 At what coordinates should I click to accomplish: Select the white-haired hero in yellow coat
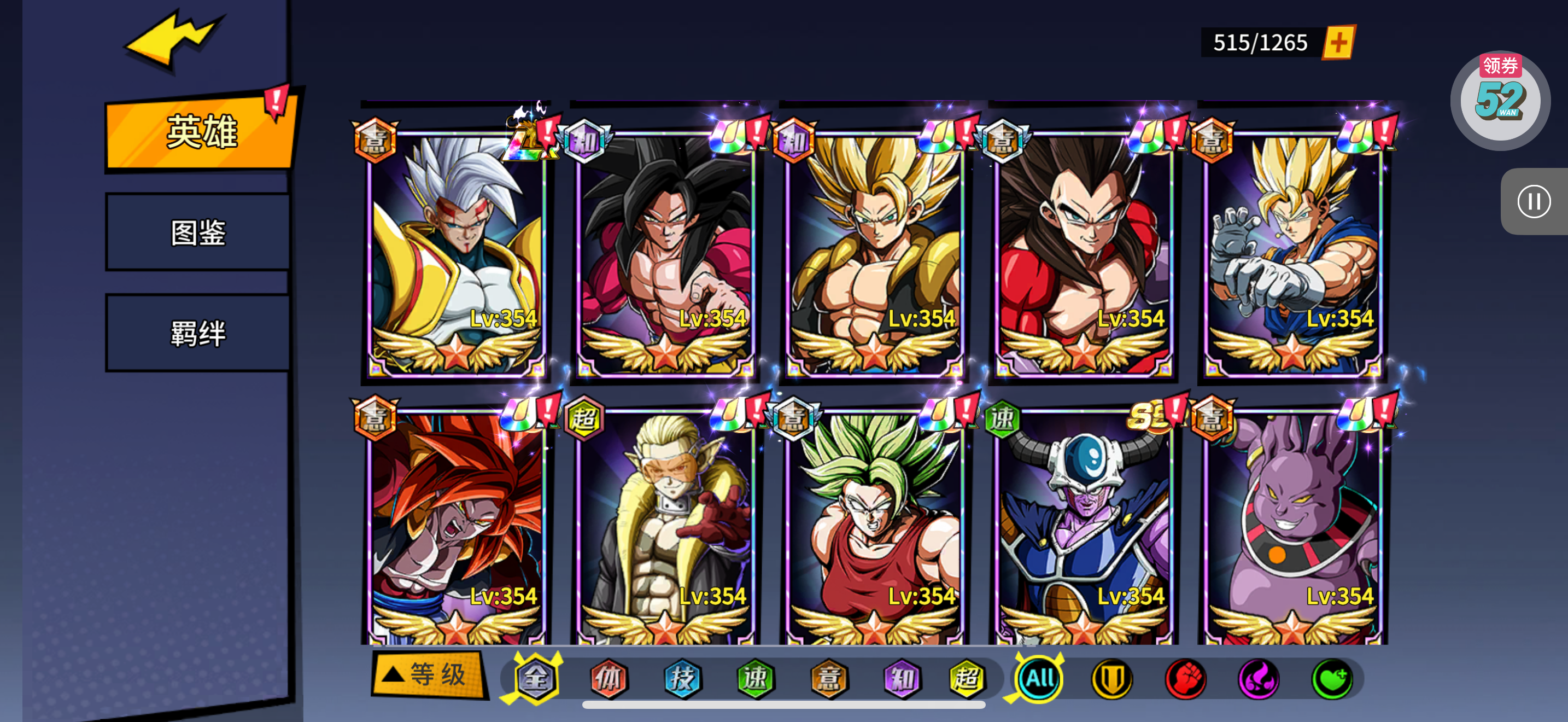456,249
